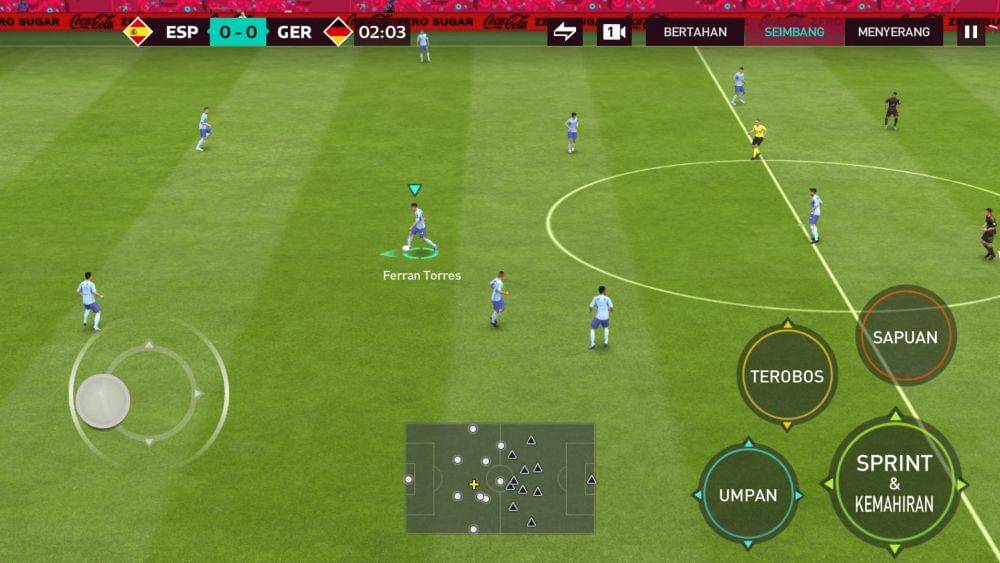Pause the match
Image resolution: width=1000 pixels, height=563 pixels.
(970, 32)
